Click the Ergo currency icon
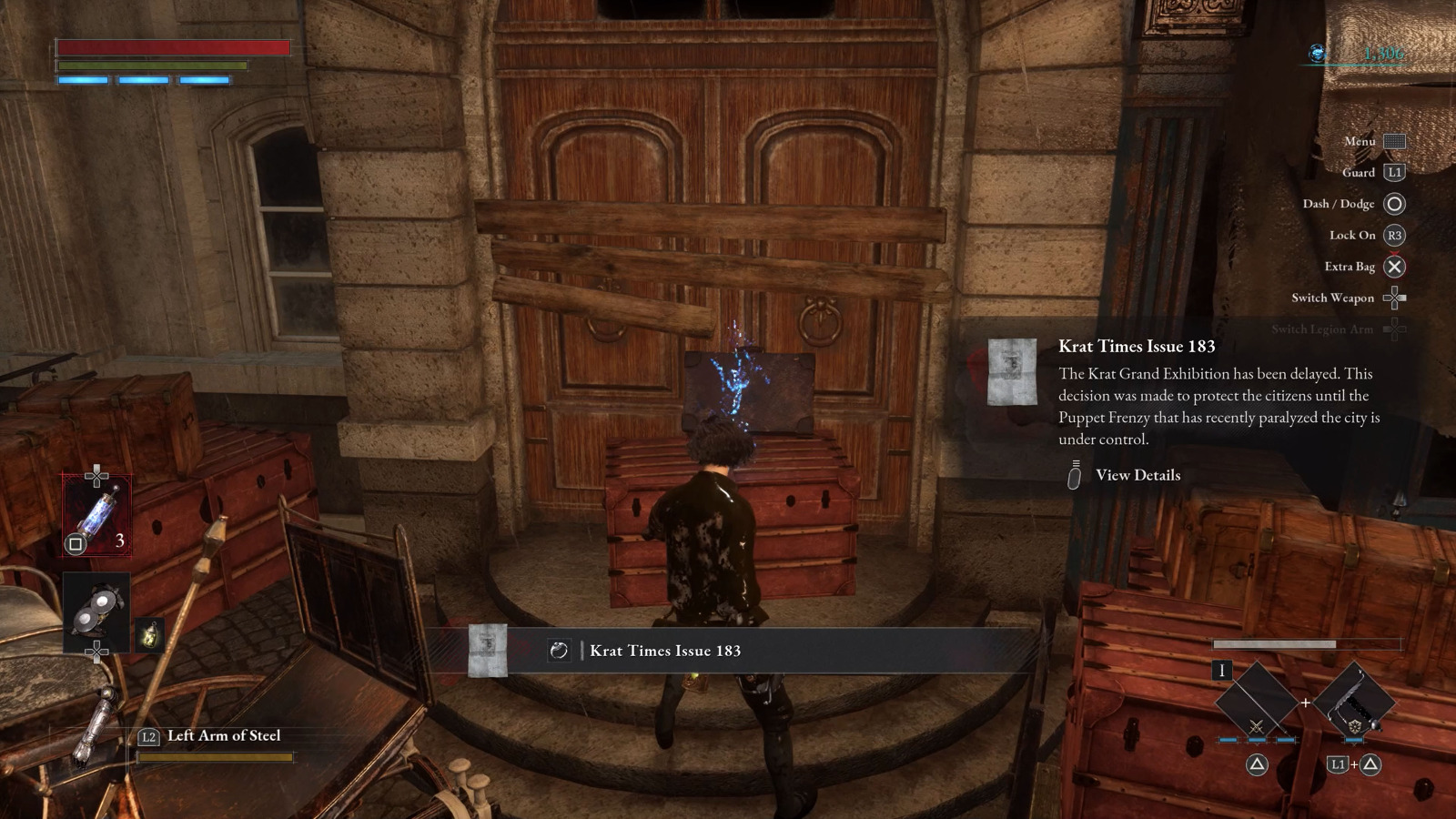 1317,54
